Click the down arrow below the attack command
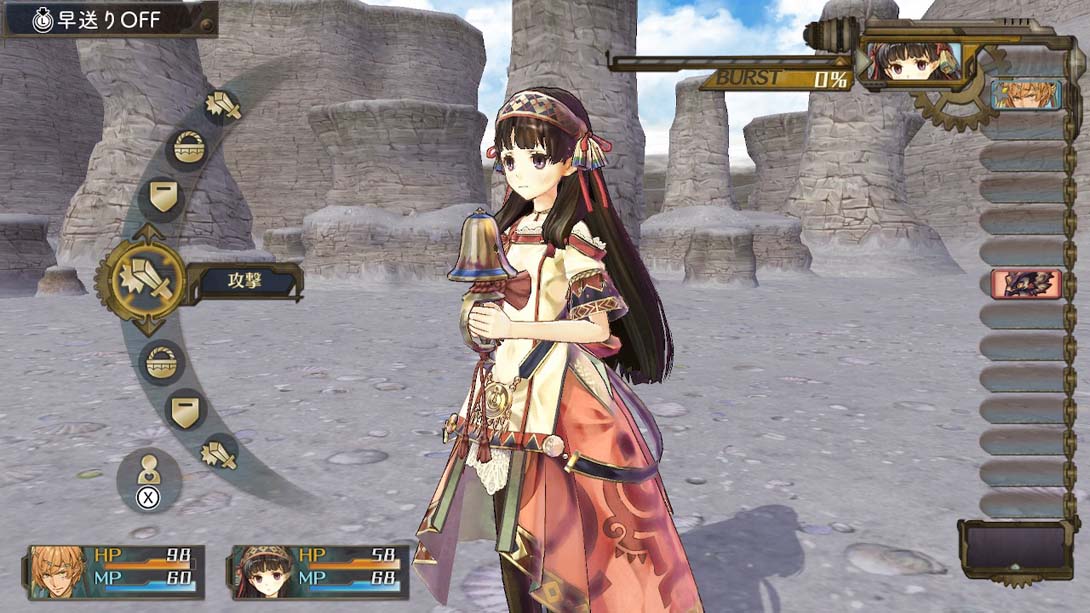This screenshot has width=1090, height=613. tap(148, 327)
